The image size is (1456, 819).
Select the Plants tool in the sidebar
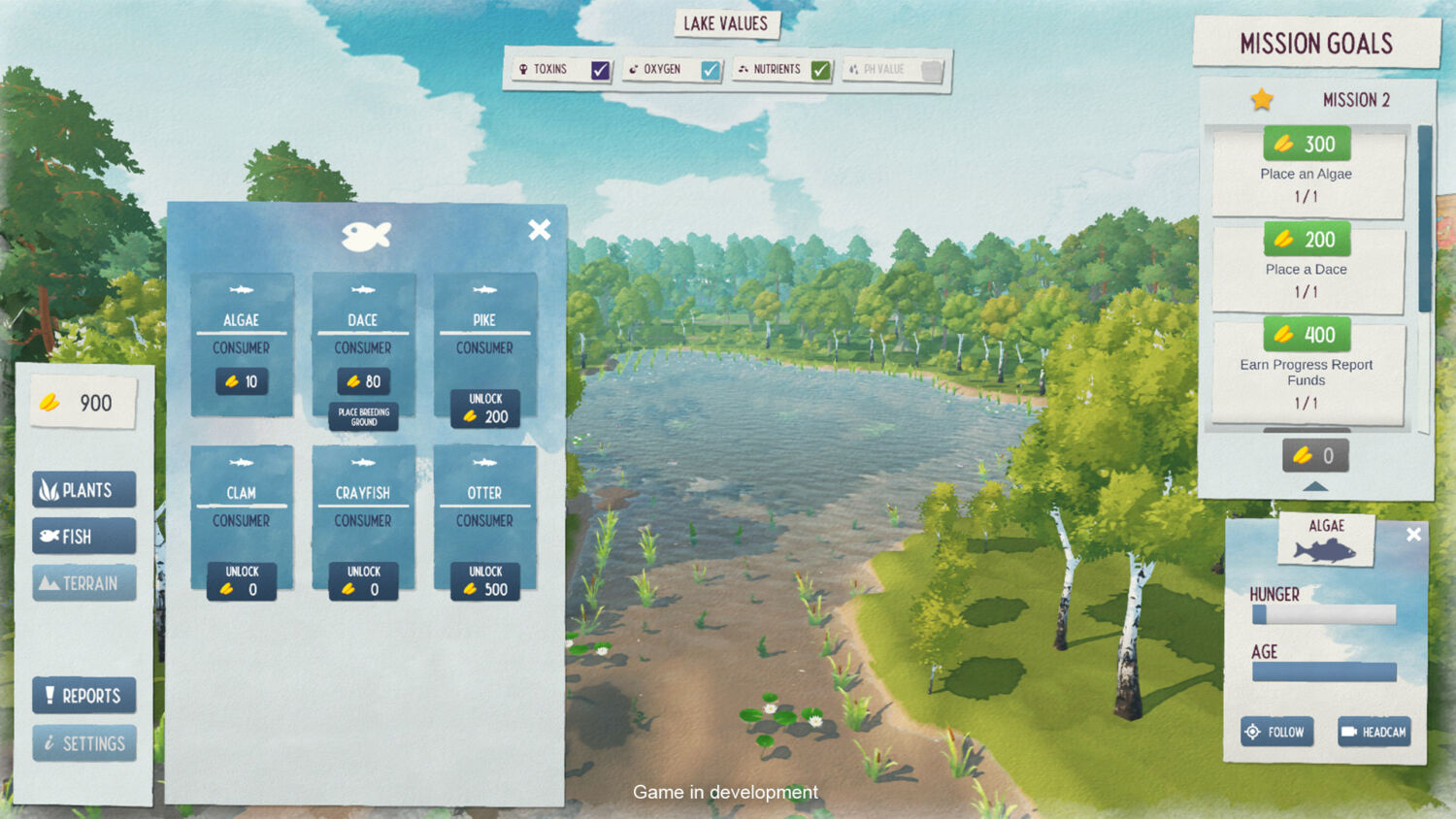83,489
